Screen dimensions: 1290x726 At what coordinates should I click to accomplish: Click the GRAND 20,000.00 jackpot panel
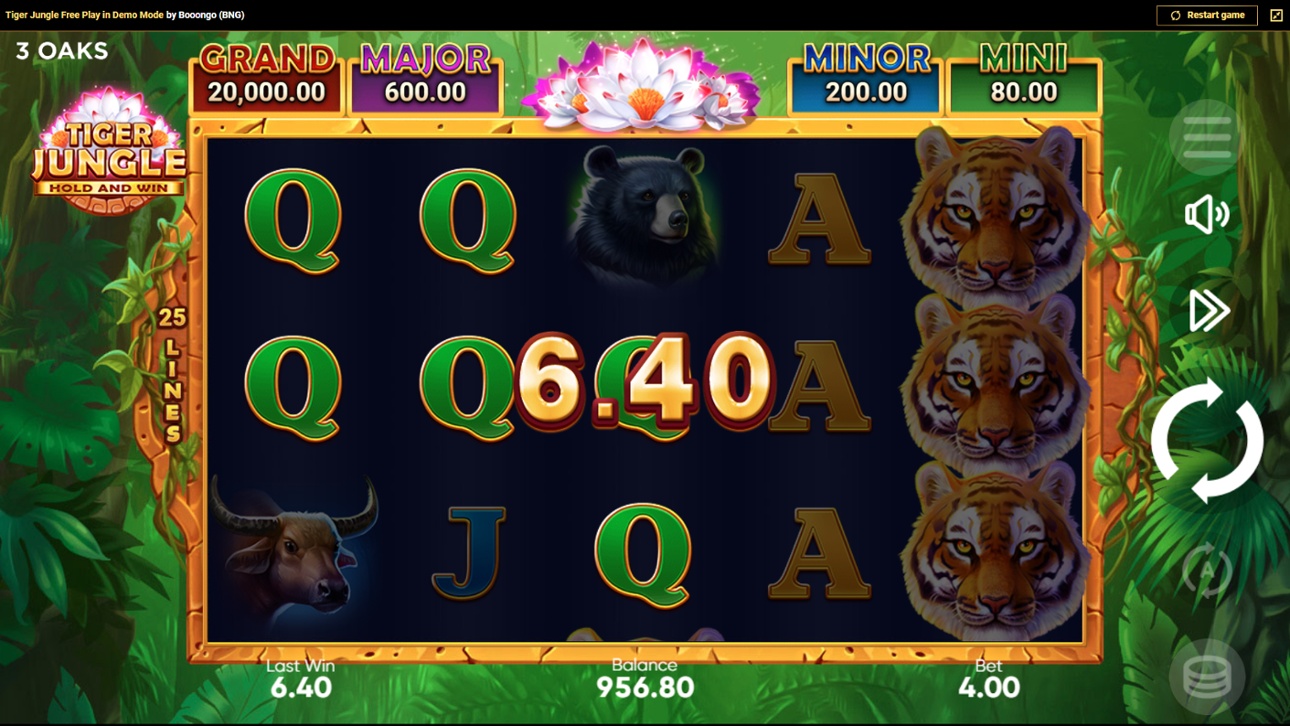point(266,75)
